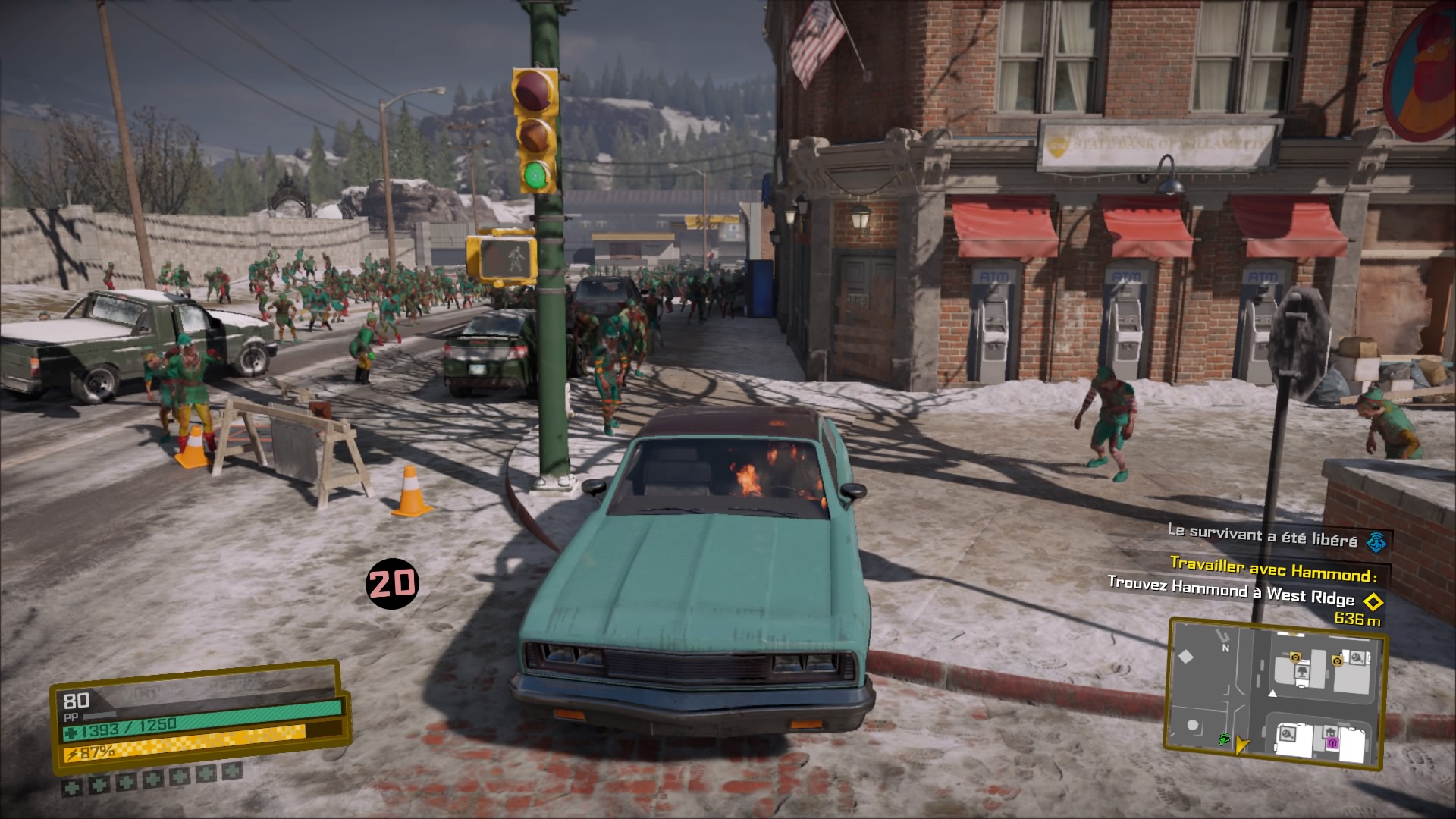The height and width of the screenshot is (819, 1456).
Task: Click the blue survivor freed notification icon
Action: coord(1375,541)
